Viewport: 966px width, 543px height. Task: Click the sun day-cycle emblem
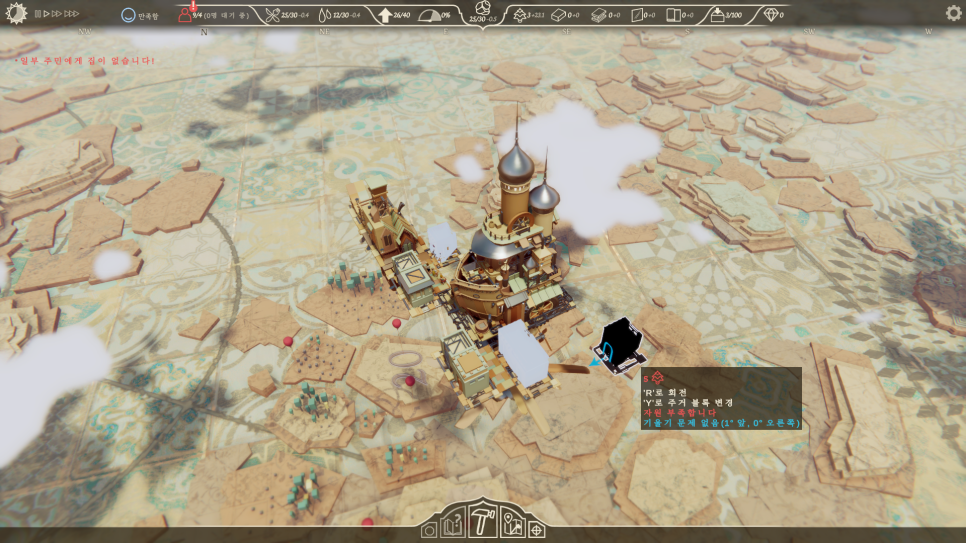click(x=14, y=13)
